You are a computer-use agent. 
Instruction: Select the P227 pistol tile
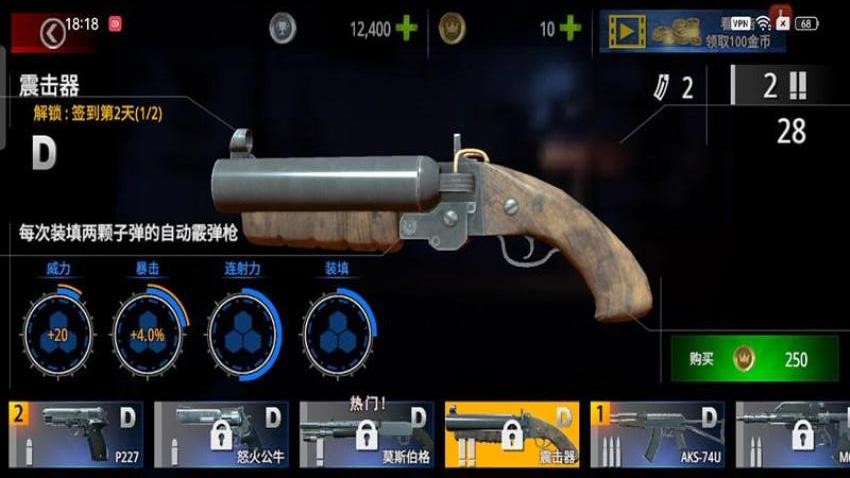point(76,434)
